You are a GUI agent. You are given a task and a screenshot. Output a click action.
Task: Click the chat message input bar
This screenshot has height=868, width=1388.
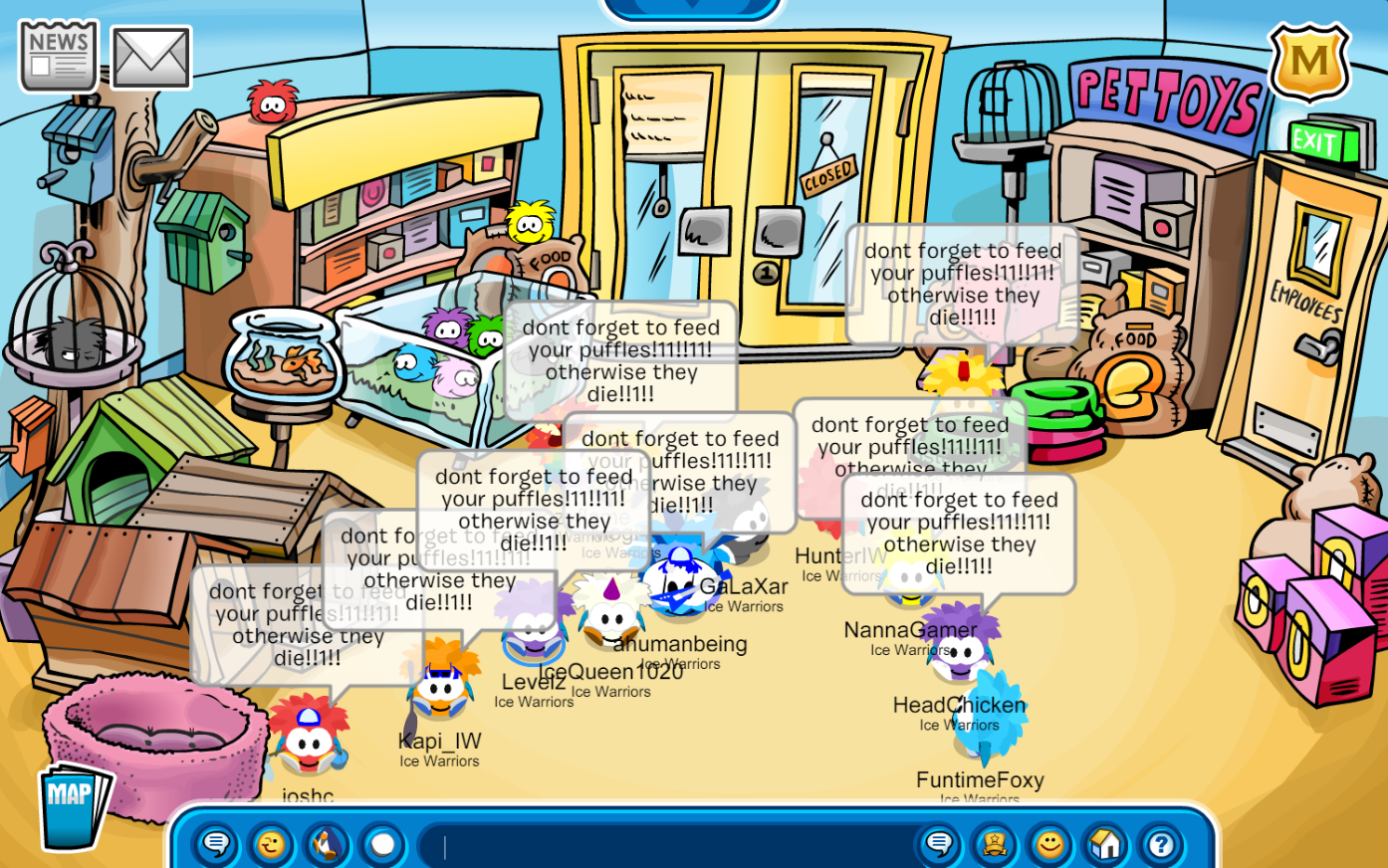tap(667, 846)
